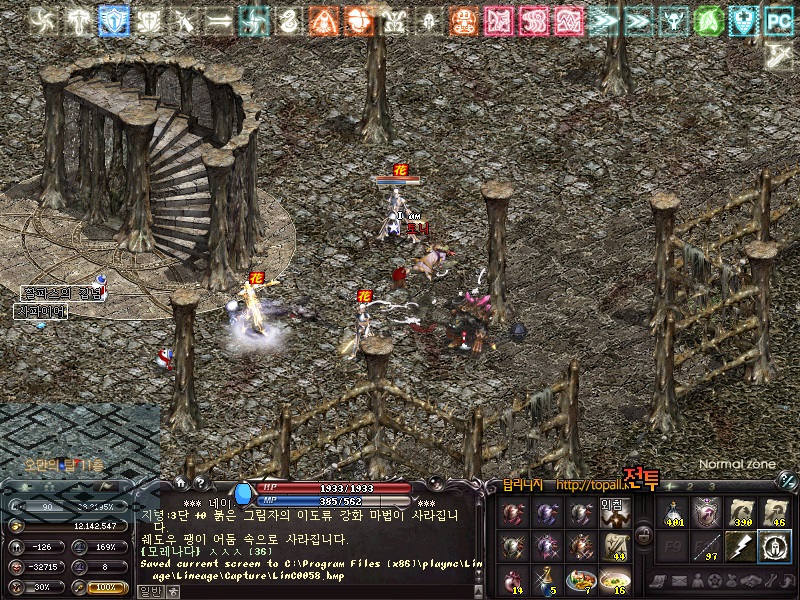
Task: Select the 일반 chat tab
Action: [150, 591]
